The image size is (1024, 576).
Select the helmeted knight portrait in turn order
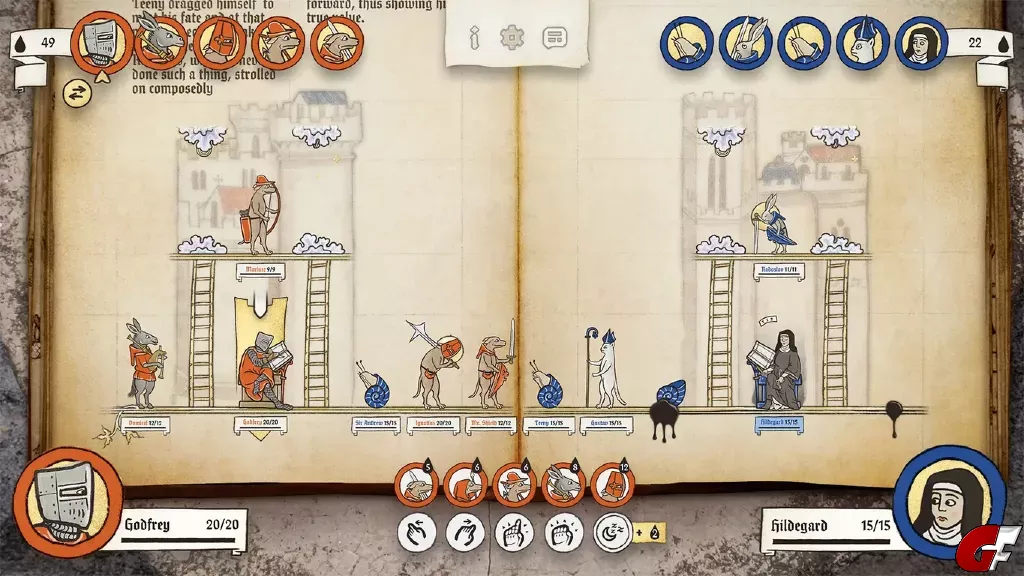pyautogui.click(x=102, y=42)
